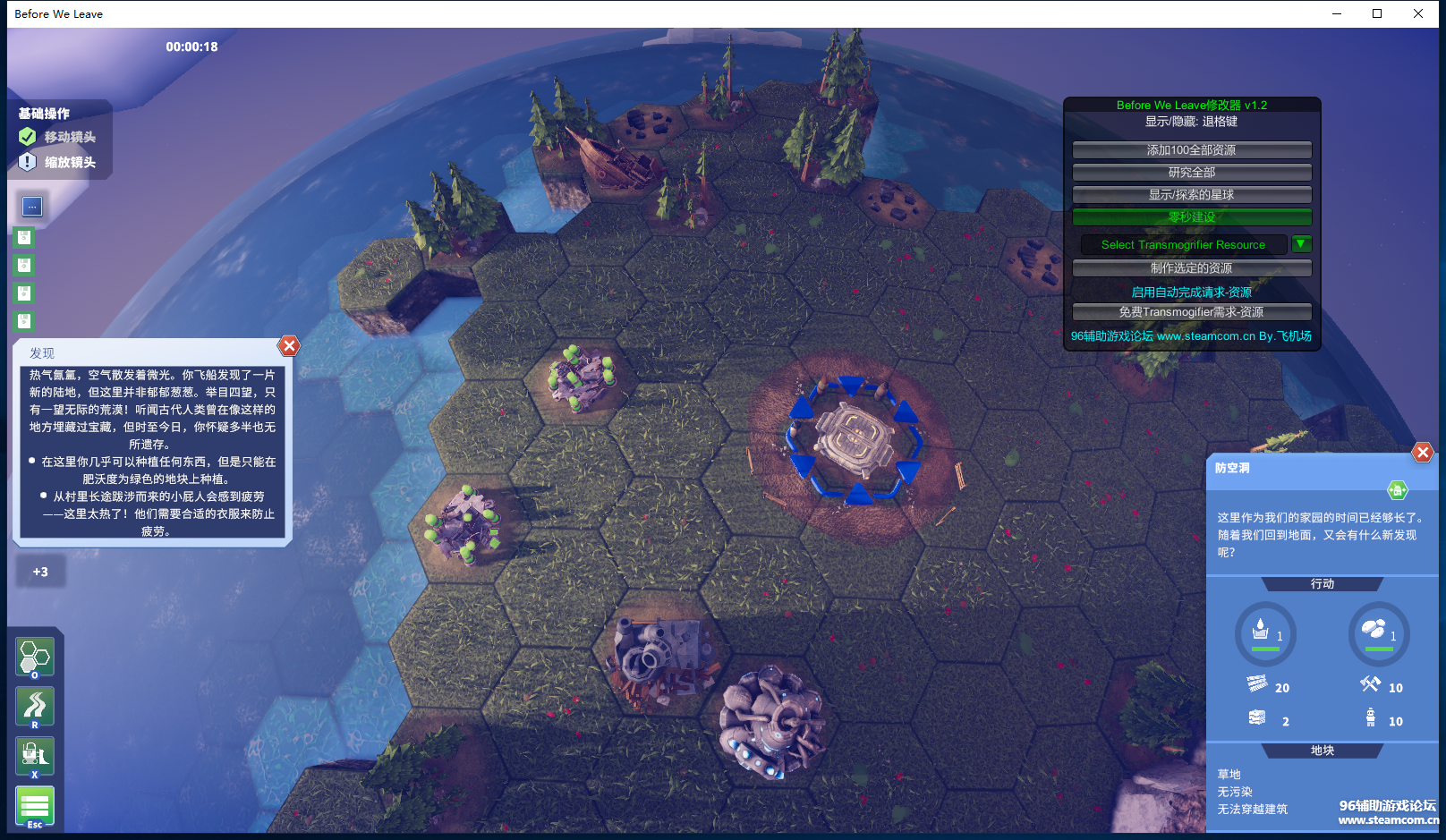The image size is (1446, 840).
Task: Activate the 研究全部 cheat button
Action: coord(1191,173)
